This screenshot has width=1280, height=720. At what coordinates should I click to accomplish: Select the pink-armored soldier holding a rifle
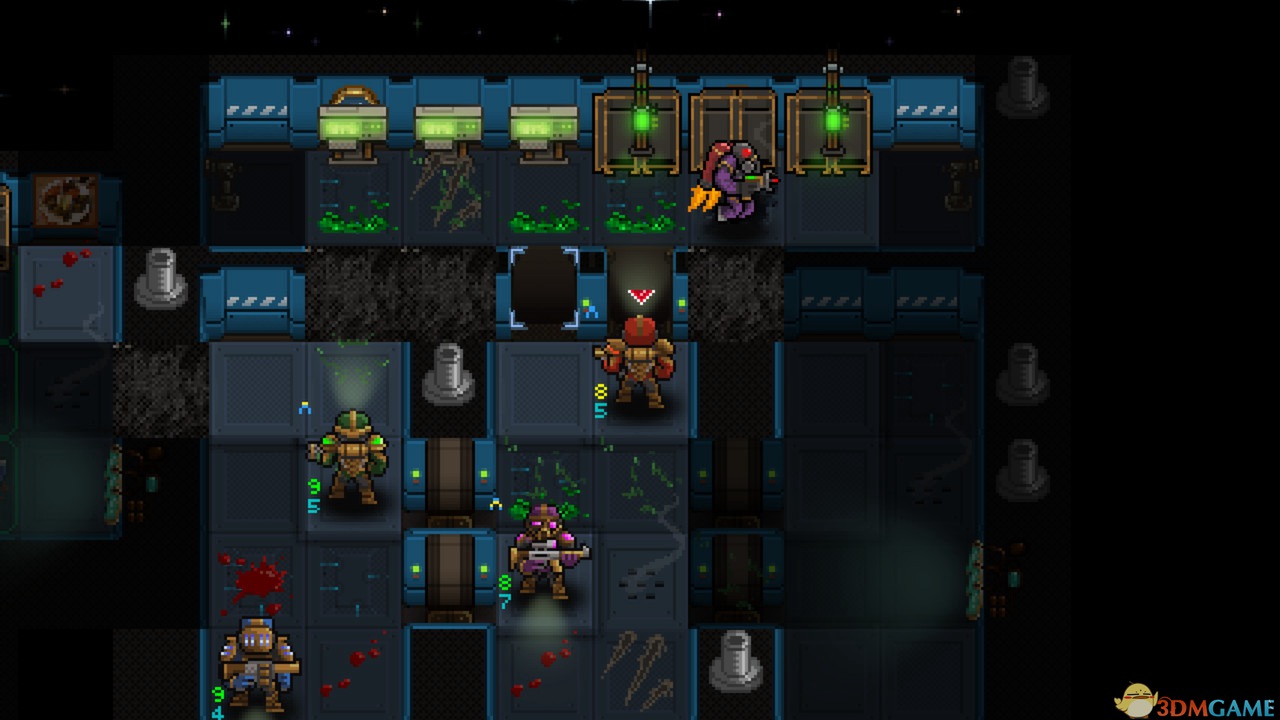pyautogui.click(x=544, y=550)
